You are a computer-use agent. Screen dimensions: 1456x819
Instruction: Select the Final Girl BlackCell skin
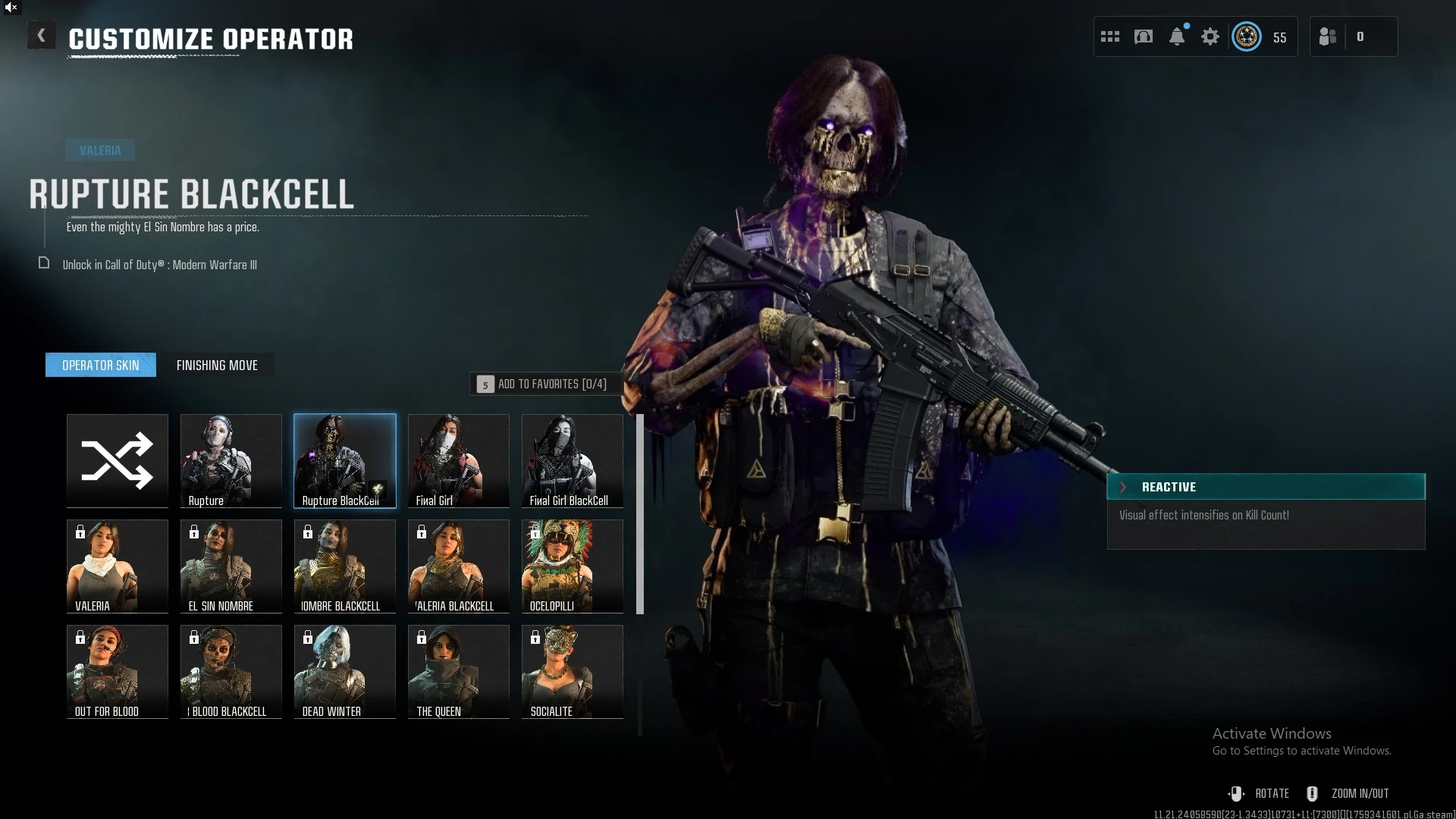pos(573,460)
